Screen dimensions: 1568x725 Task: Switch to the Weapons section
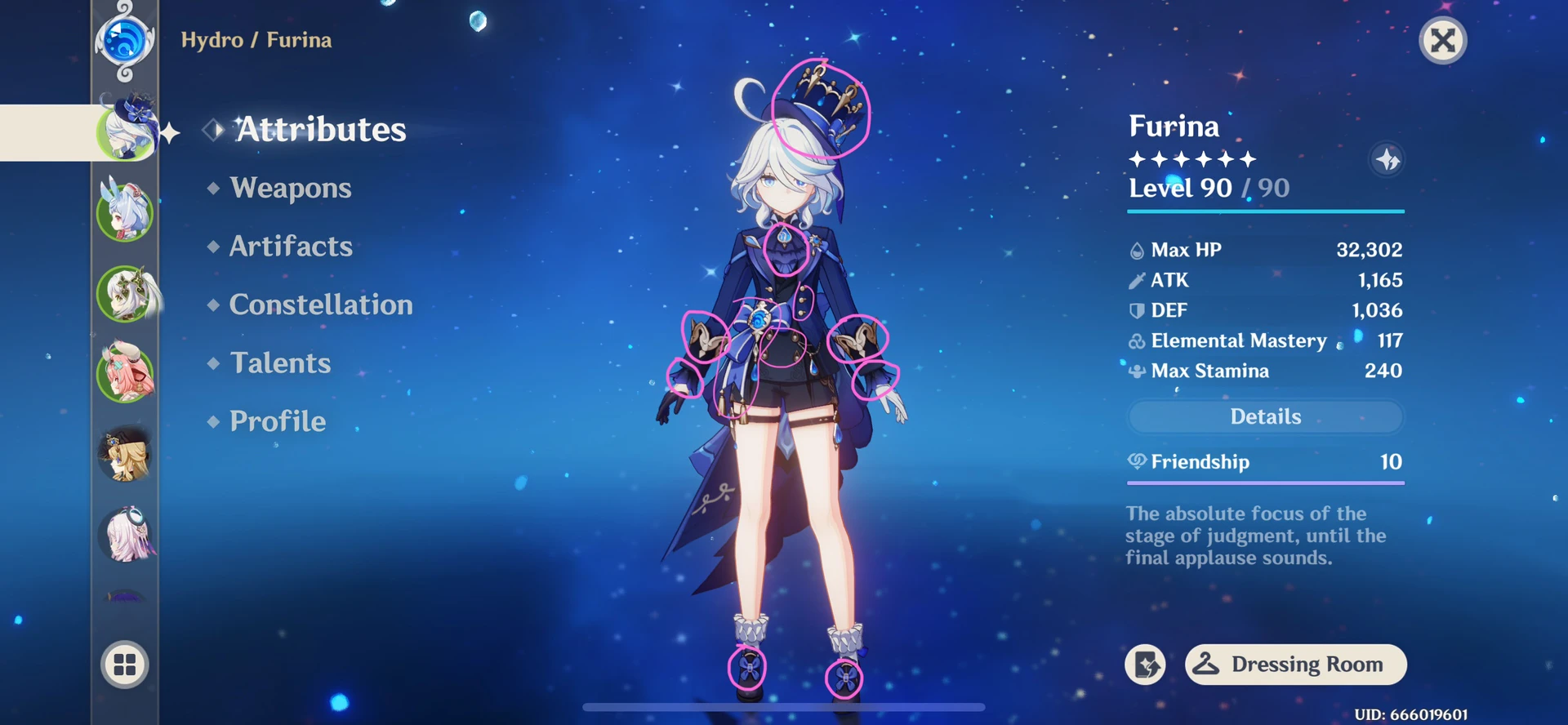tap(289, 188)
